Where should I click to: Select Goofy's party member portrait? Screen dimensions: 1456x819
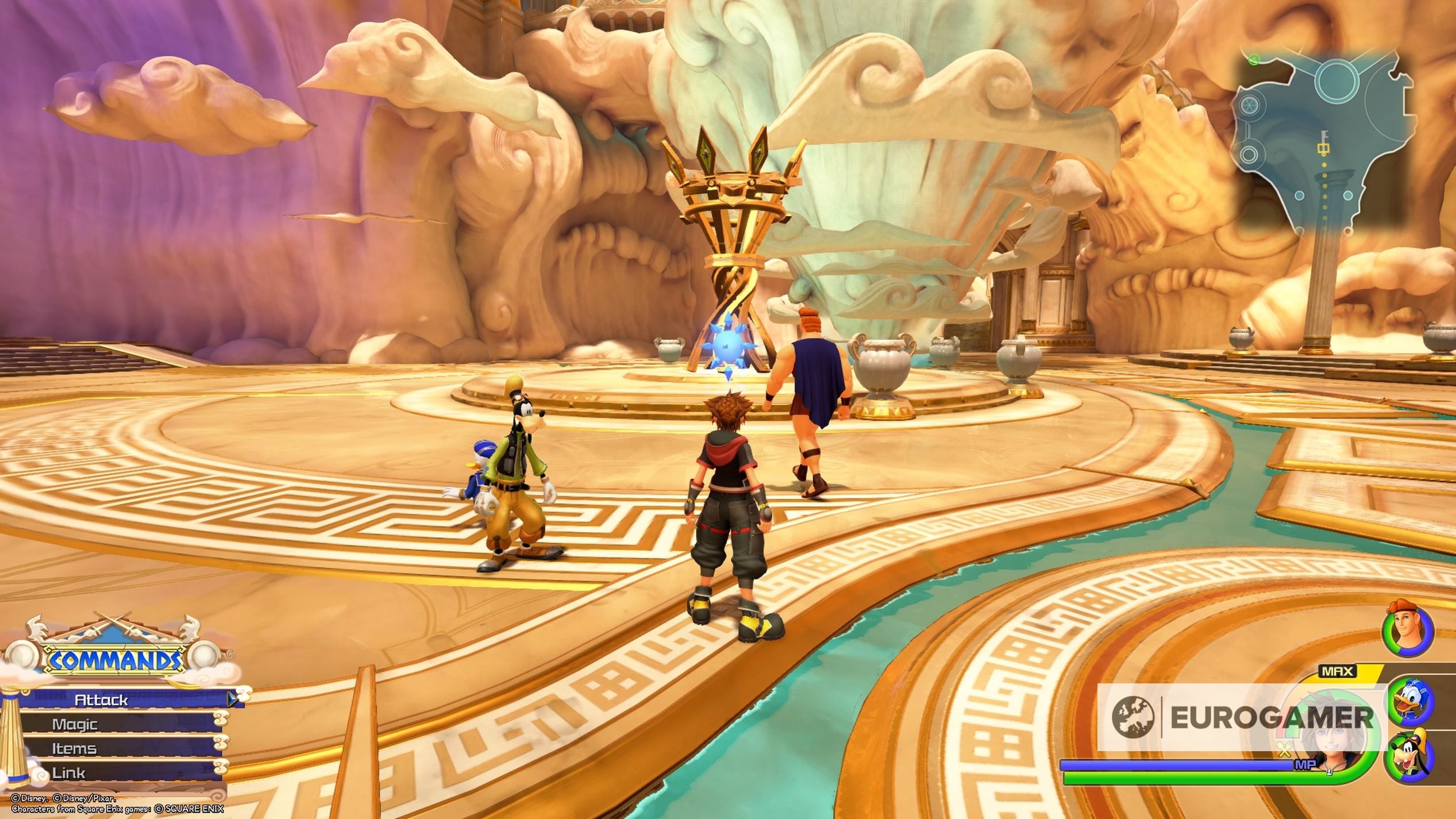pyautogui.click(x=1411, y=756)
